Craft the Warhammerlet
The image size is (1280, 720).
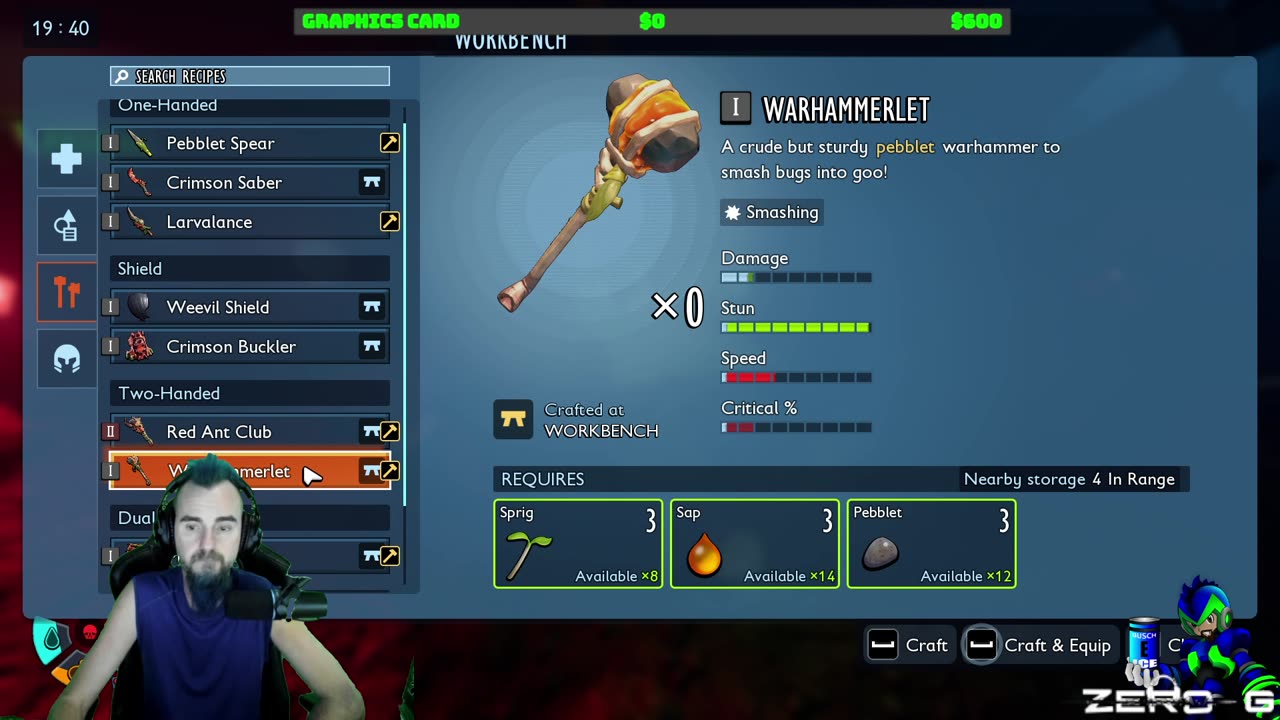coord(908,645)
